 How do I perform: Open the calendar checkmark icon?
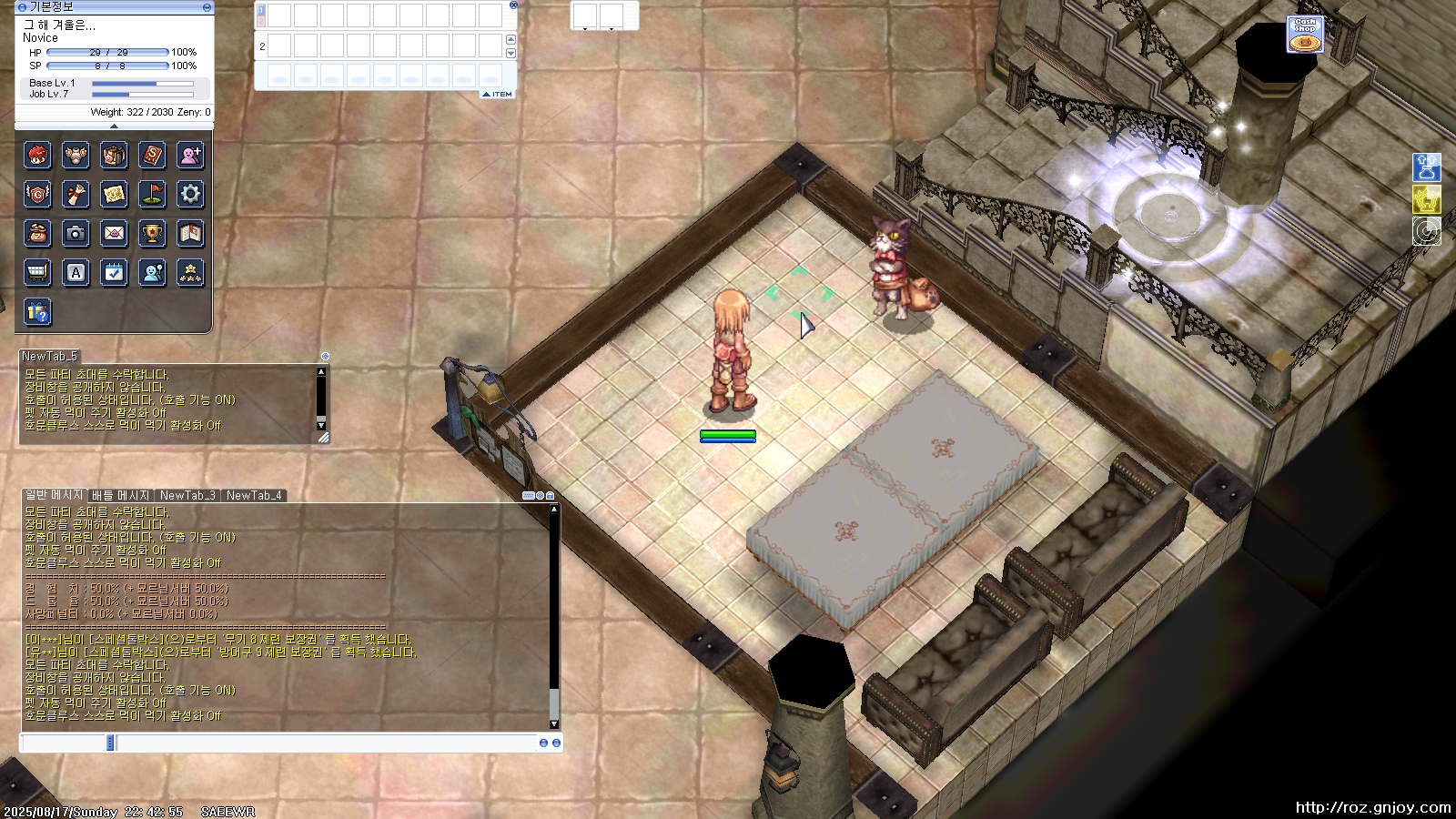click(x=114, y=272)
